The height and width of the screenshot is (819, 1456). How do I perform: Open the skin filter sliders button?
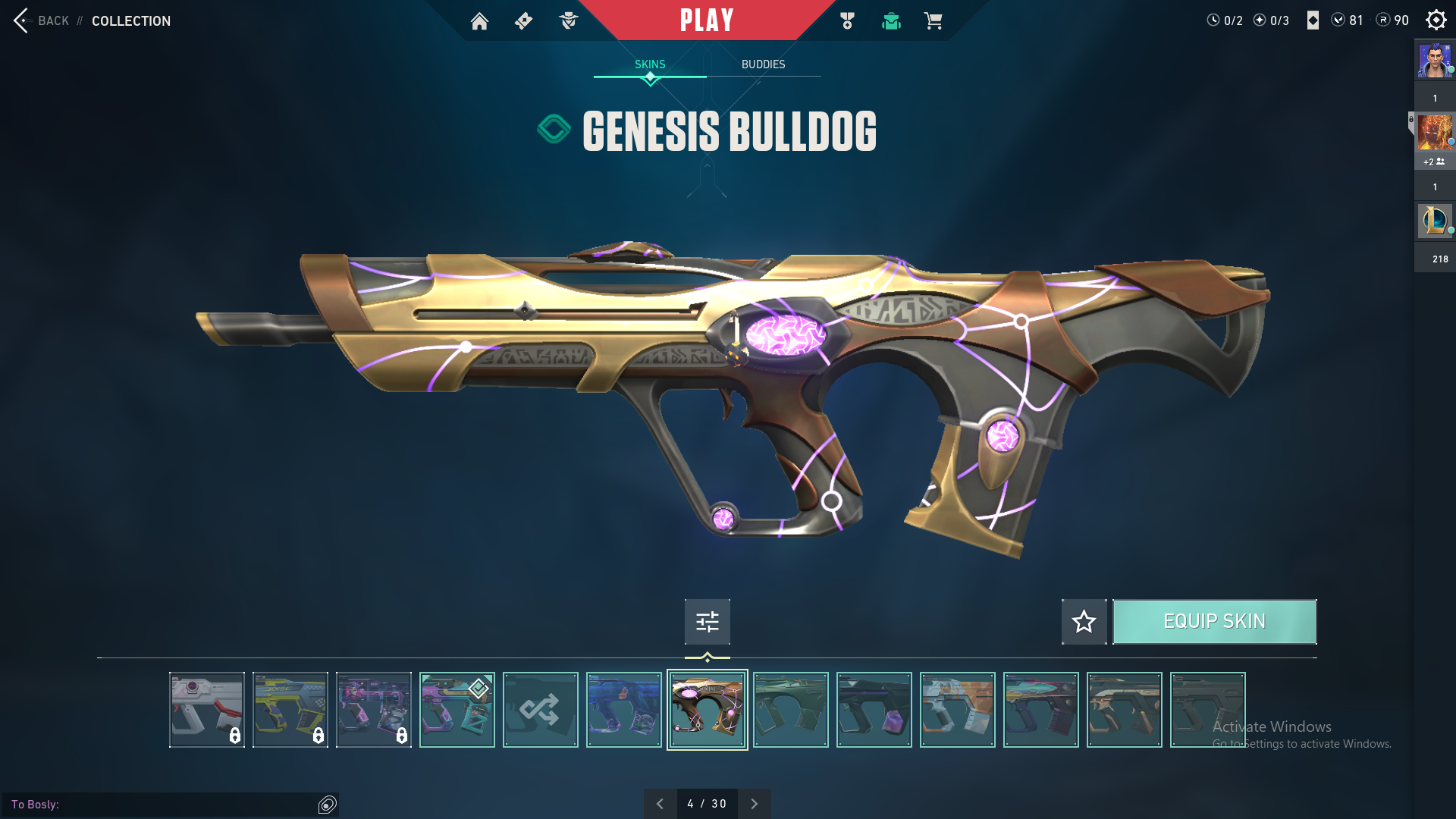(707, 622)
